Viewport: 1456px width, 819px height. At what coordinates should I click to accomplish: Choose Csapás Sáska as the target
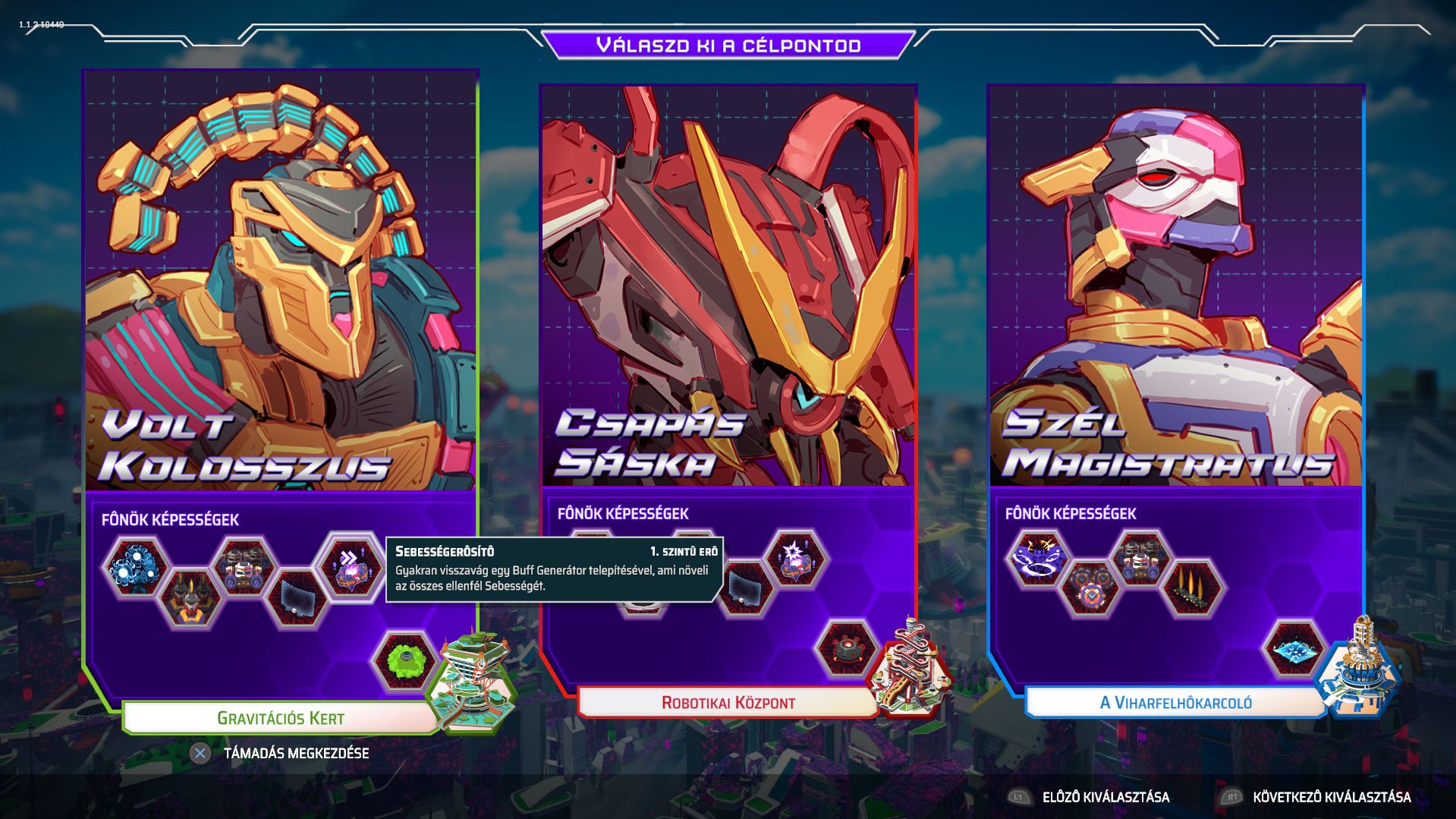click(728, 288)
